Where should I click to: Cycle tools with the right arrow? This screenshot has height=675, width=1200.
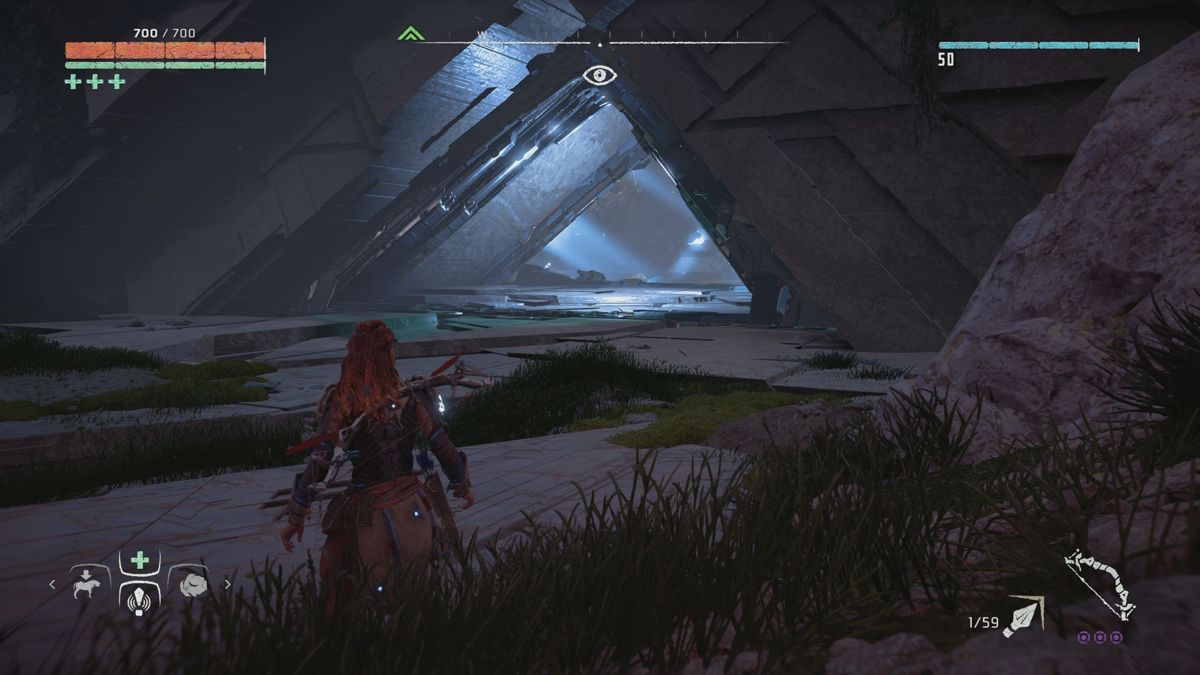[227, 585]
